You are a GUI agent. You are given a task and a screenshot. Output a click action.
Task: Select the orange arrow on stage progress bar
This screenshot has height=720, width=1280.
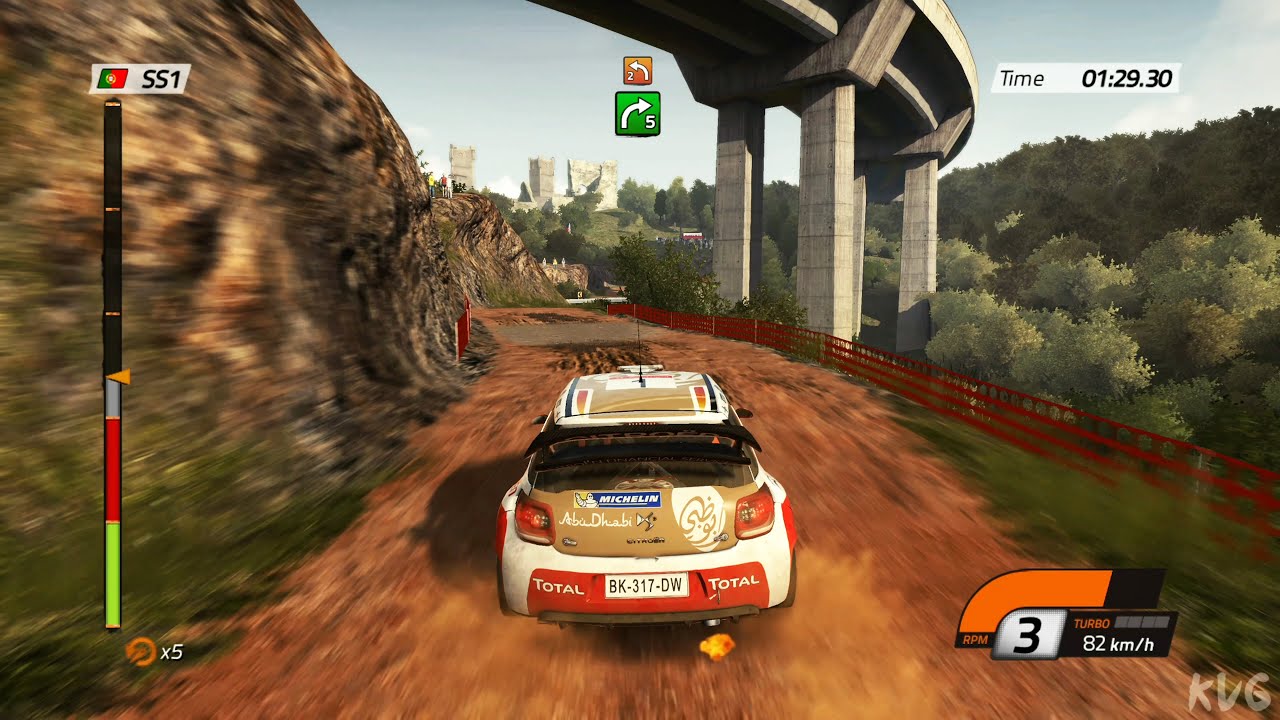[119, 376]
